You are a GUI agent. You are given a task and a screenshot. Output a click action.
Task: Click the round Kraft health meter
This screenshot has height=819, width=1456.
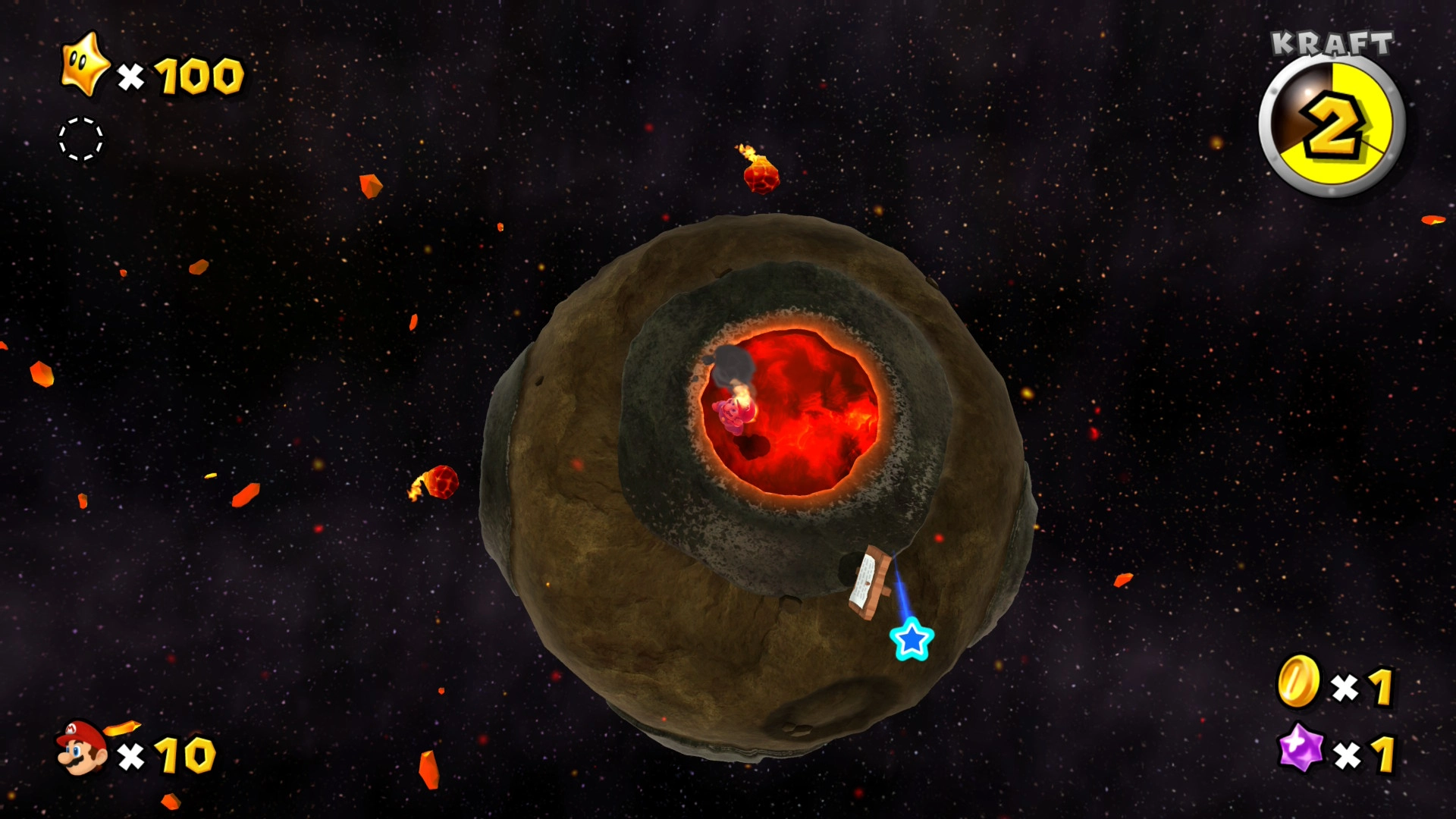(x=1332, y=127)
